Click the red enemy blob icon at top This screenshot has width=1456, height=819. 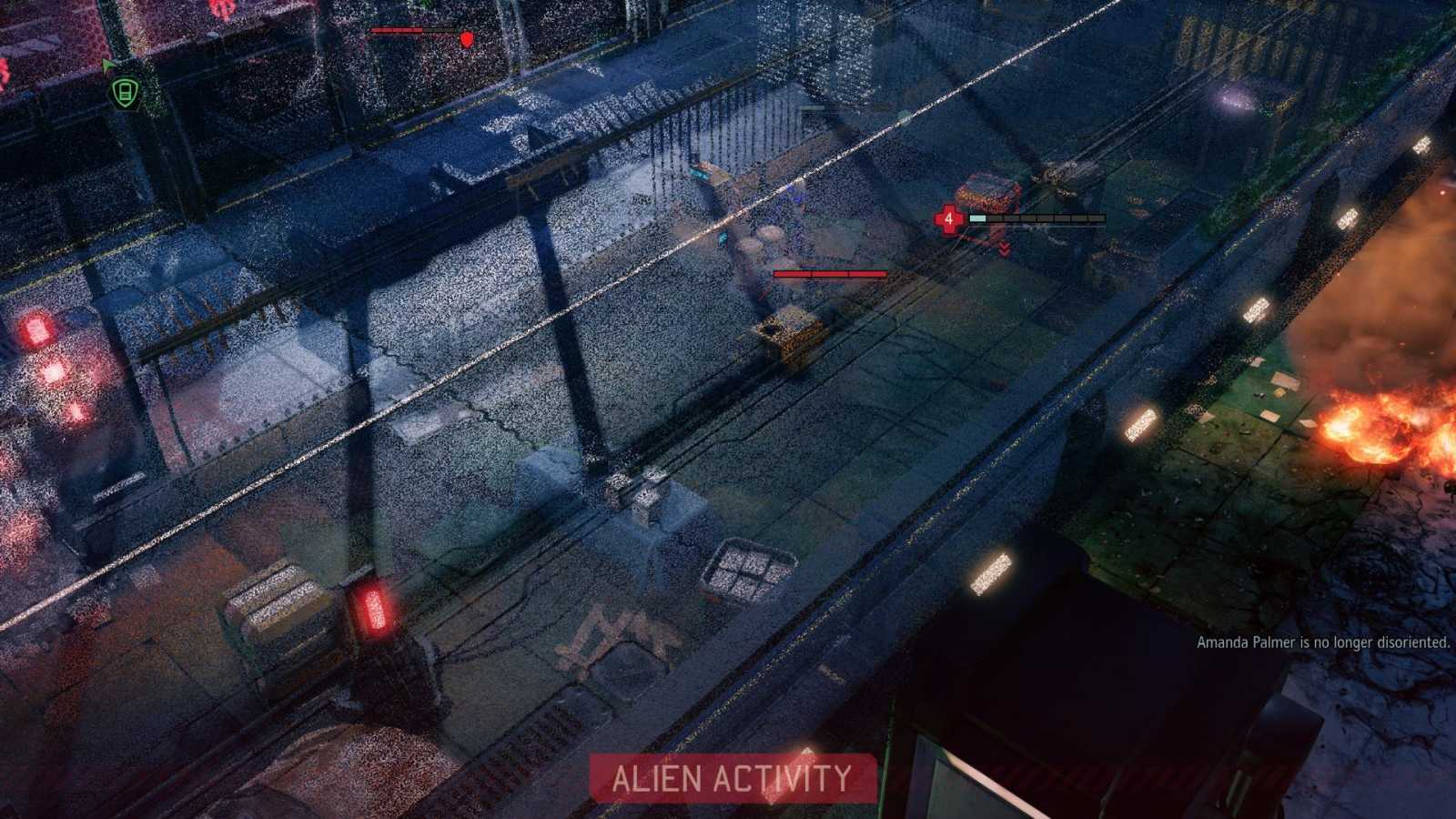click(x=465, y=38)
